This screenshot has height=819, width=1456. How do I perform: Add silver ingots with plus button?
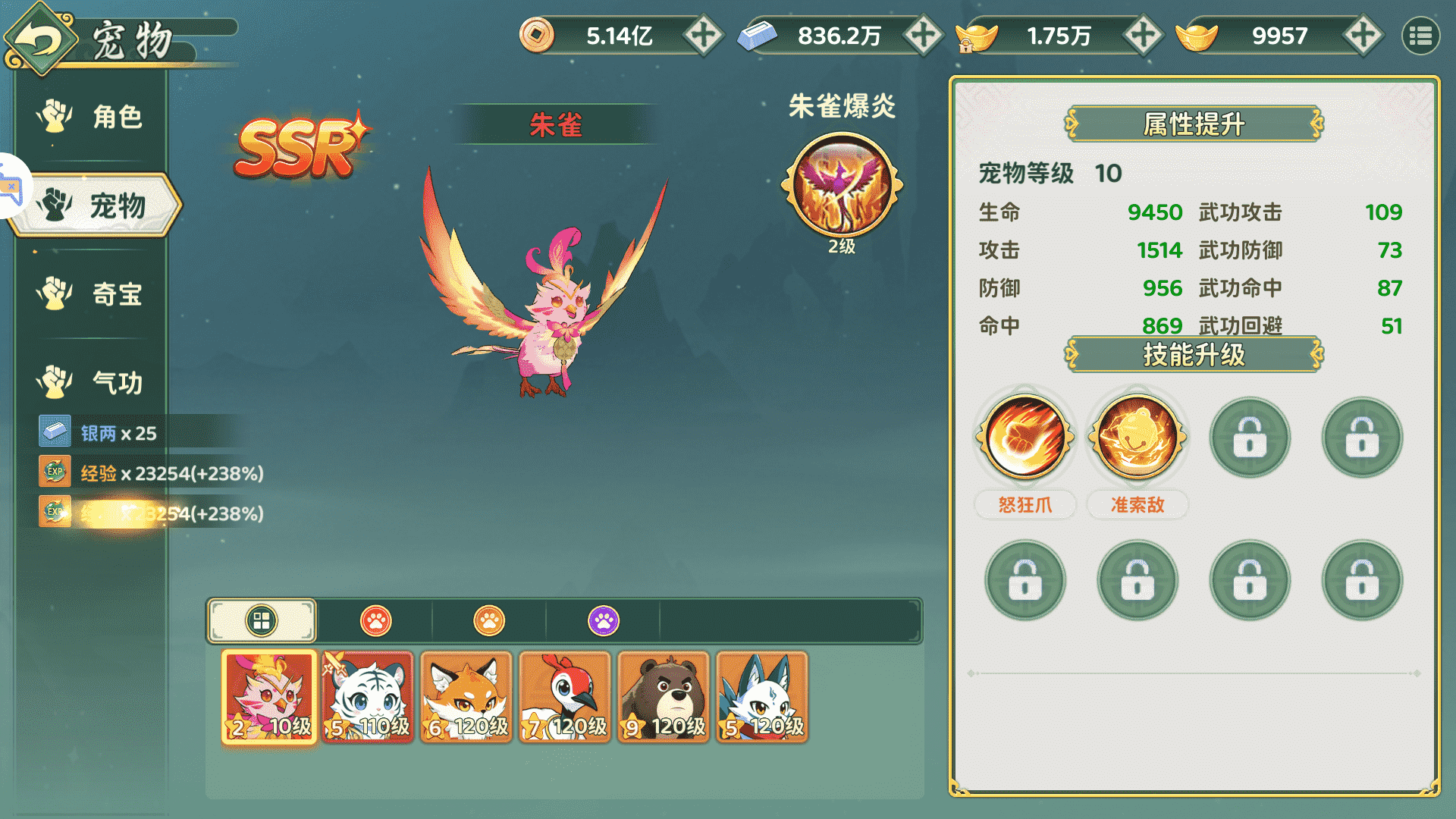(x=923, y=36)
